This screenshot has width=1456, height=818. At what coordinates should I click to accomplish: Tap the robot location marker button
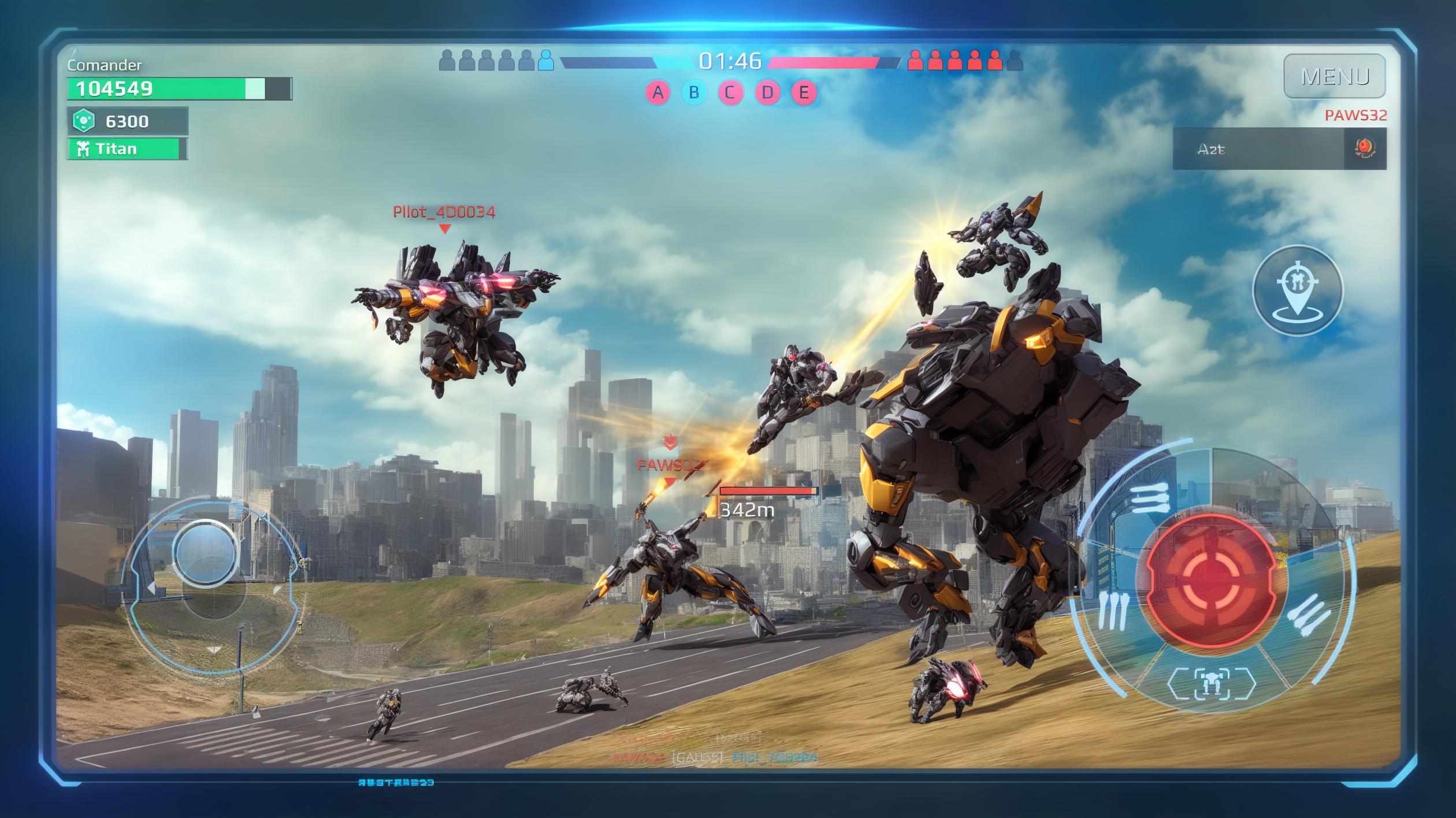click(x=1298, y=291)
